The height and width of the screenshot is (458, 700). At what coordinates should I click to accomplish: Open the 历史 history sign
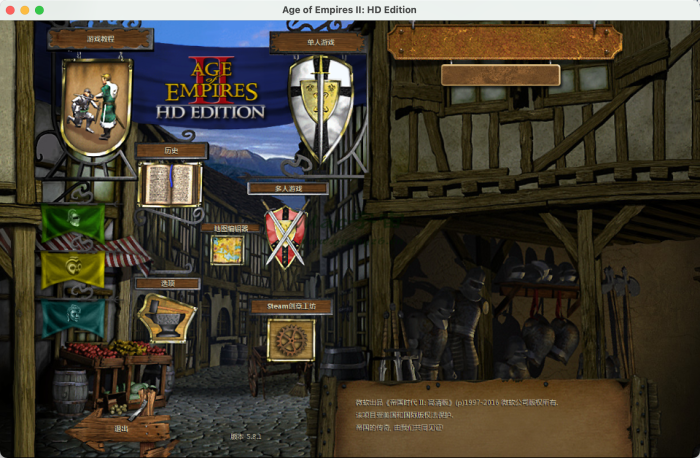[171, 151]
